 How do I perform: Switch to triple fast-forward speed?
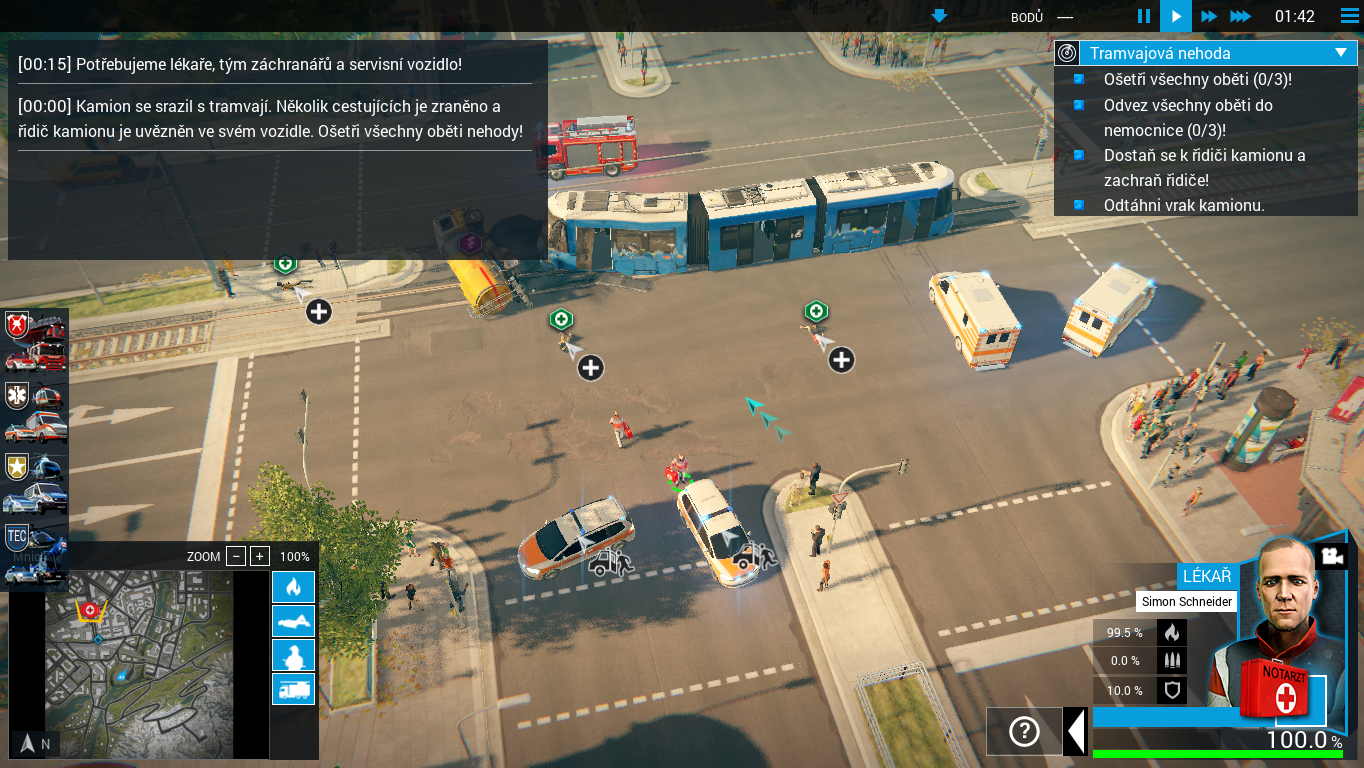coord(1240,16)
